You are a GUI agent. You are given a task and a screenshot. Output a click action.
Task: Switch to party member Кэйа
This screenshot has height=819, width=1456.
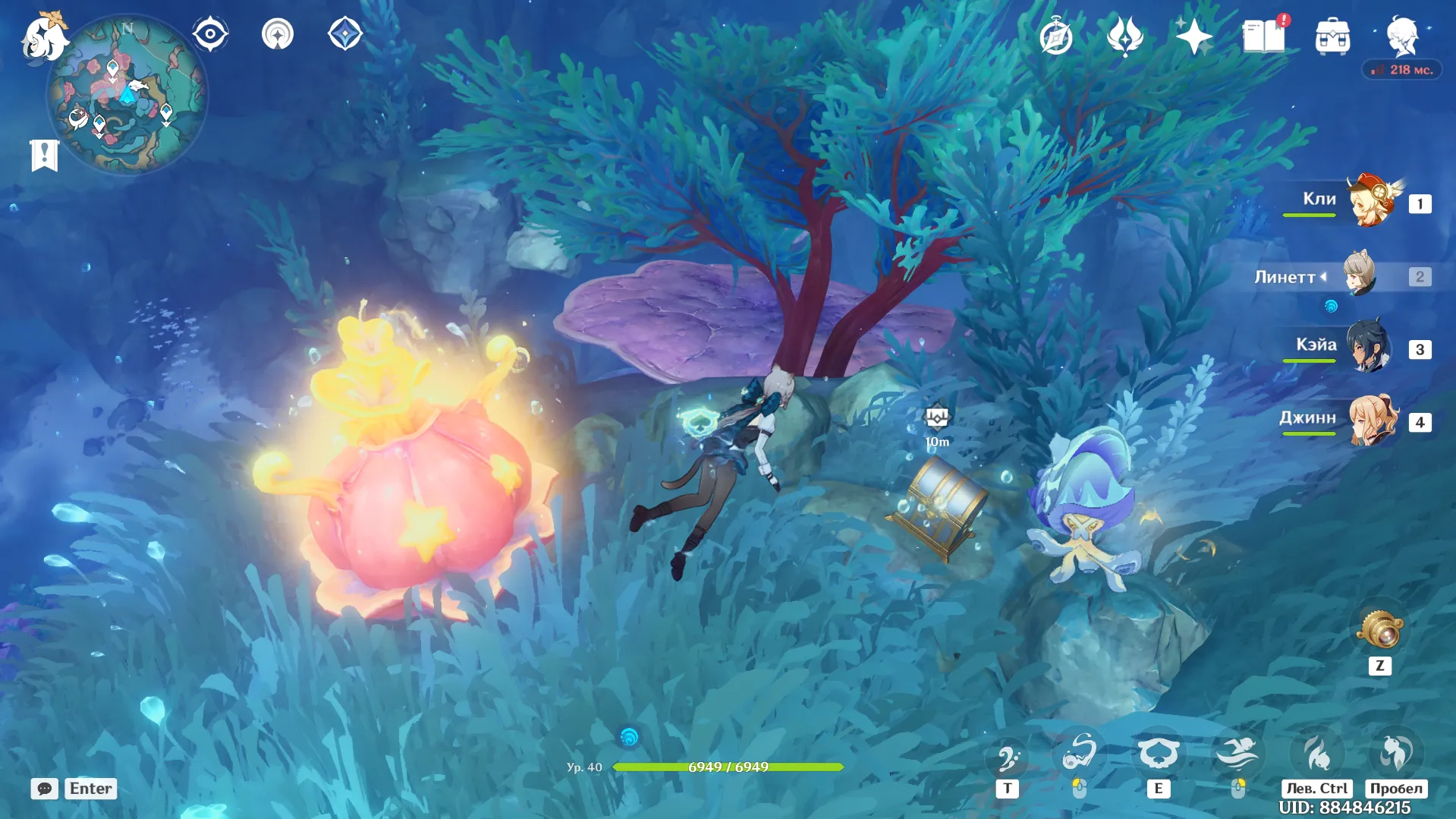coord(1369,348)
